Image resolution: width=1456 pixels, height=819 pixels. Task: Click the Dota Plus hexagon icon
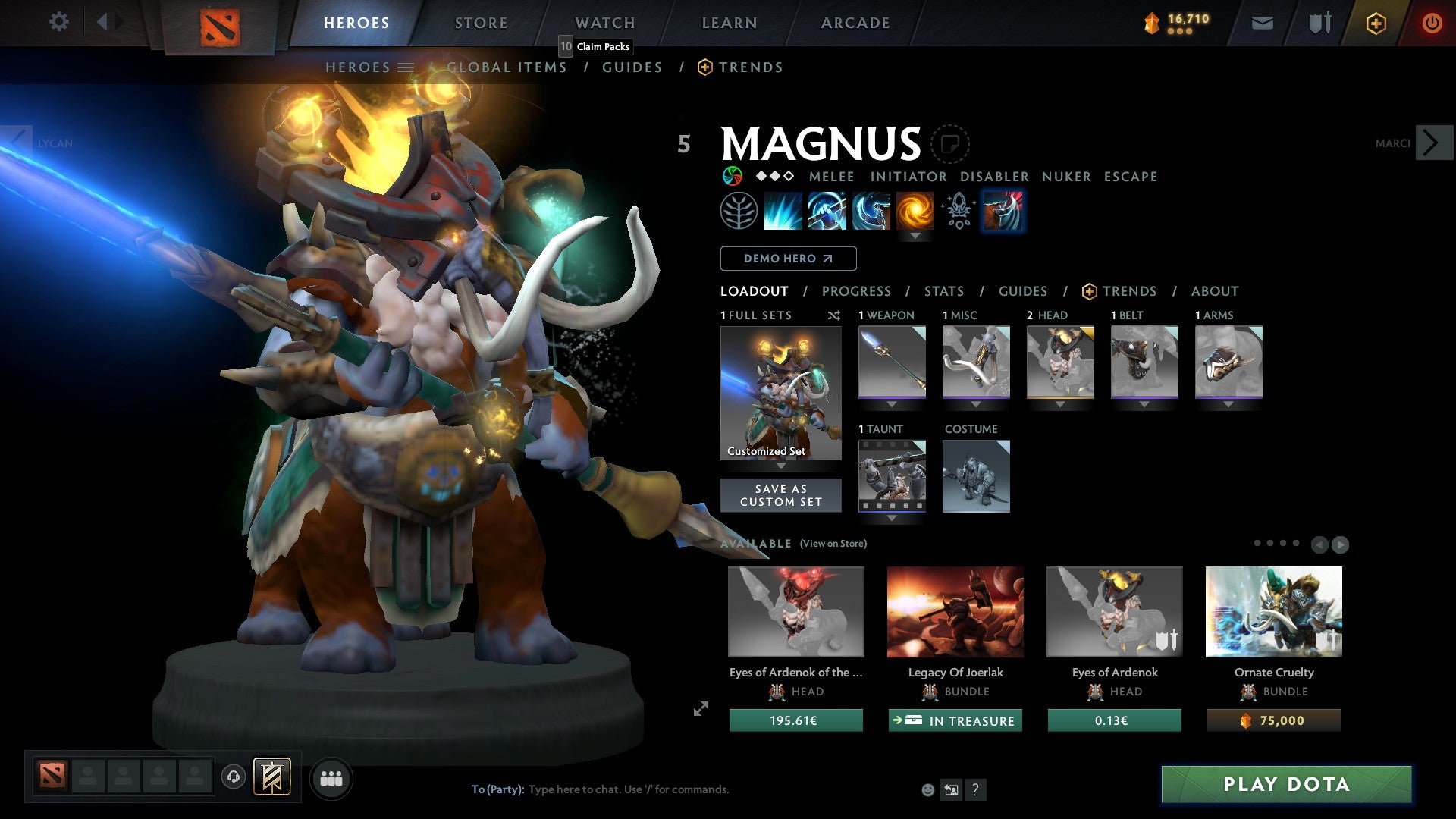click(1375, 23)
